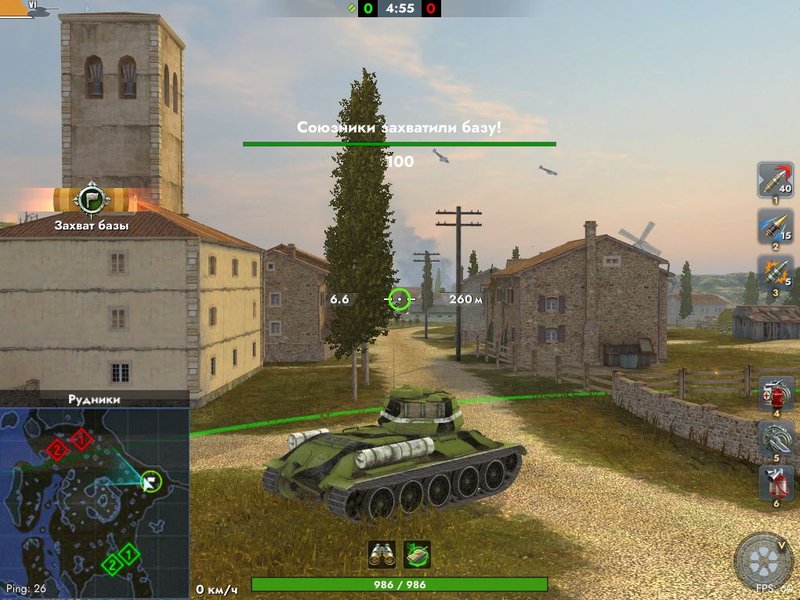Click the binoculars equipment icon
The width and height of the screenshot is (800, 600).
tap(382, 554)
